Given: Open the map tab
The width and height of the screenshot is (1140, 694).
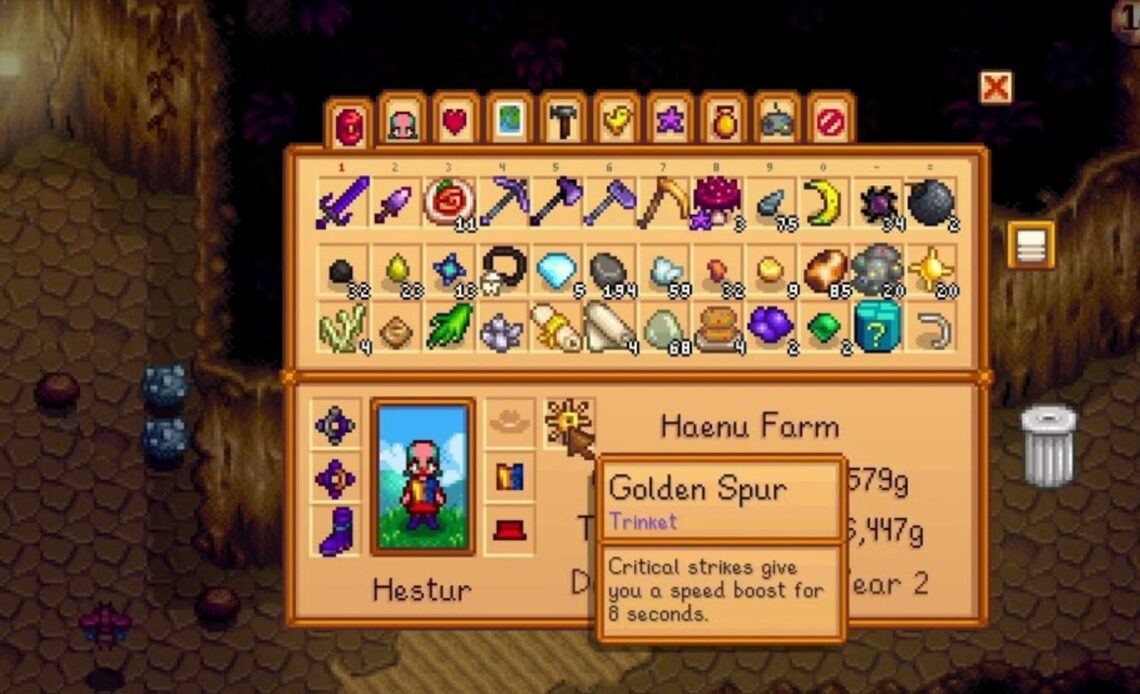Looking at the screenshot, I should (x=509, y=122).
